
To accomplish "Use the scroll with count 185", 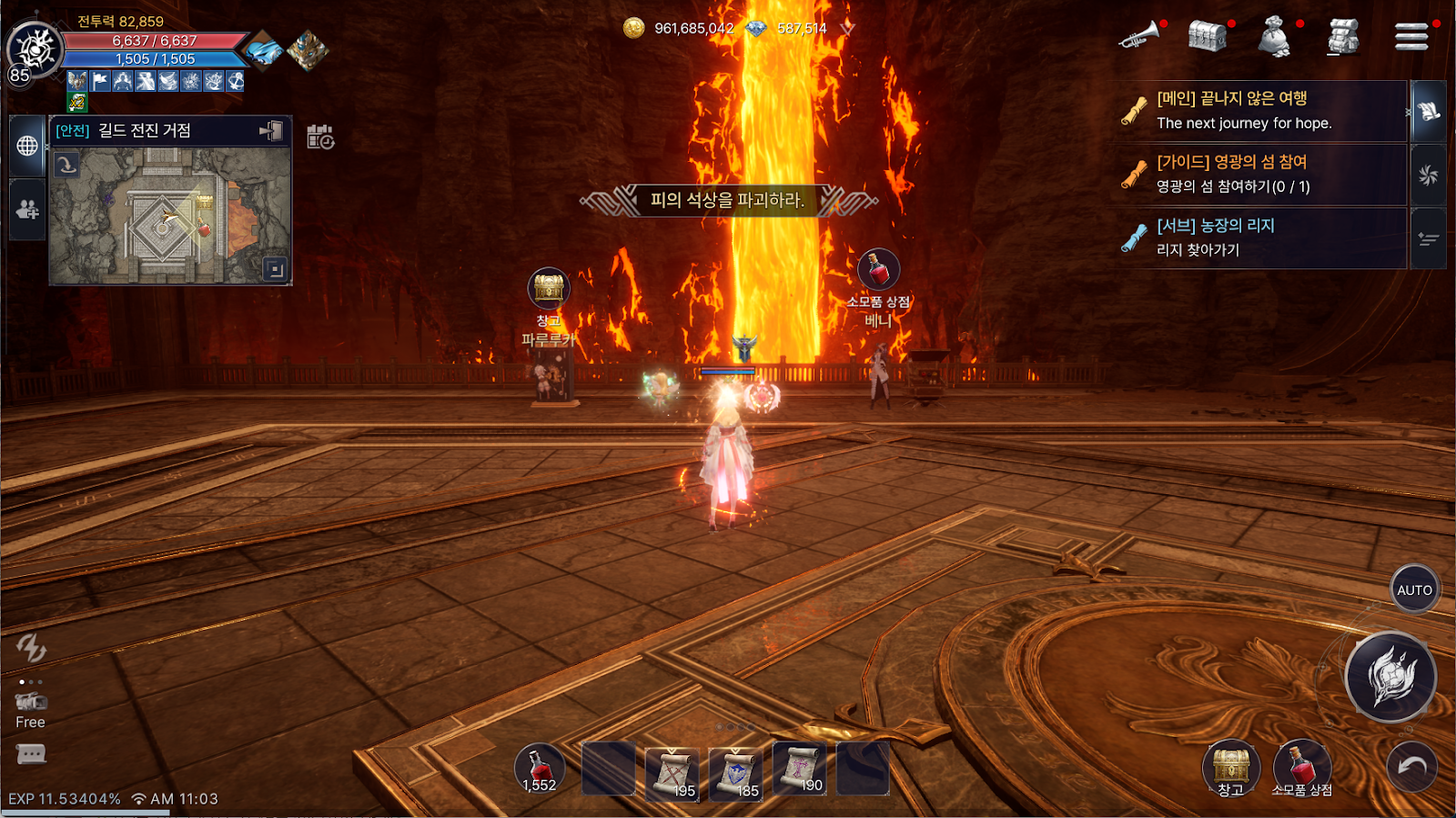I will point(735,772).
